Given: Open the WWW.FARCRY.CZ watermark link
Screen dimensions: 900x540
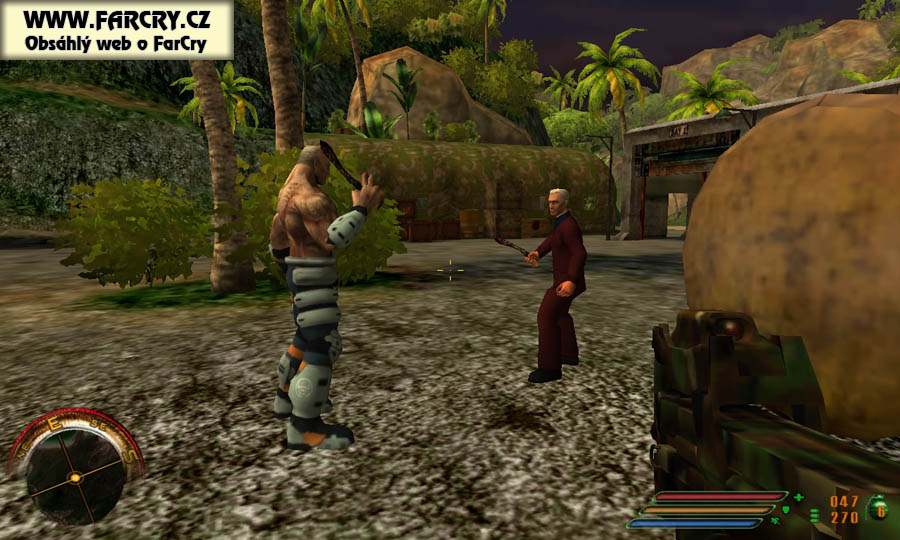Looking at the screenshot, I should tap(117, 19).
